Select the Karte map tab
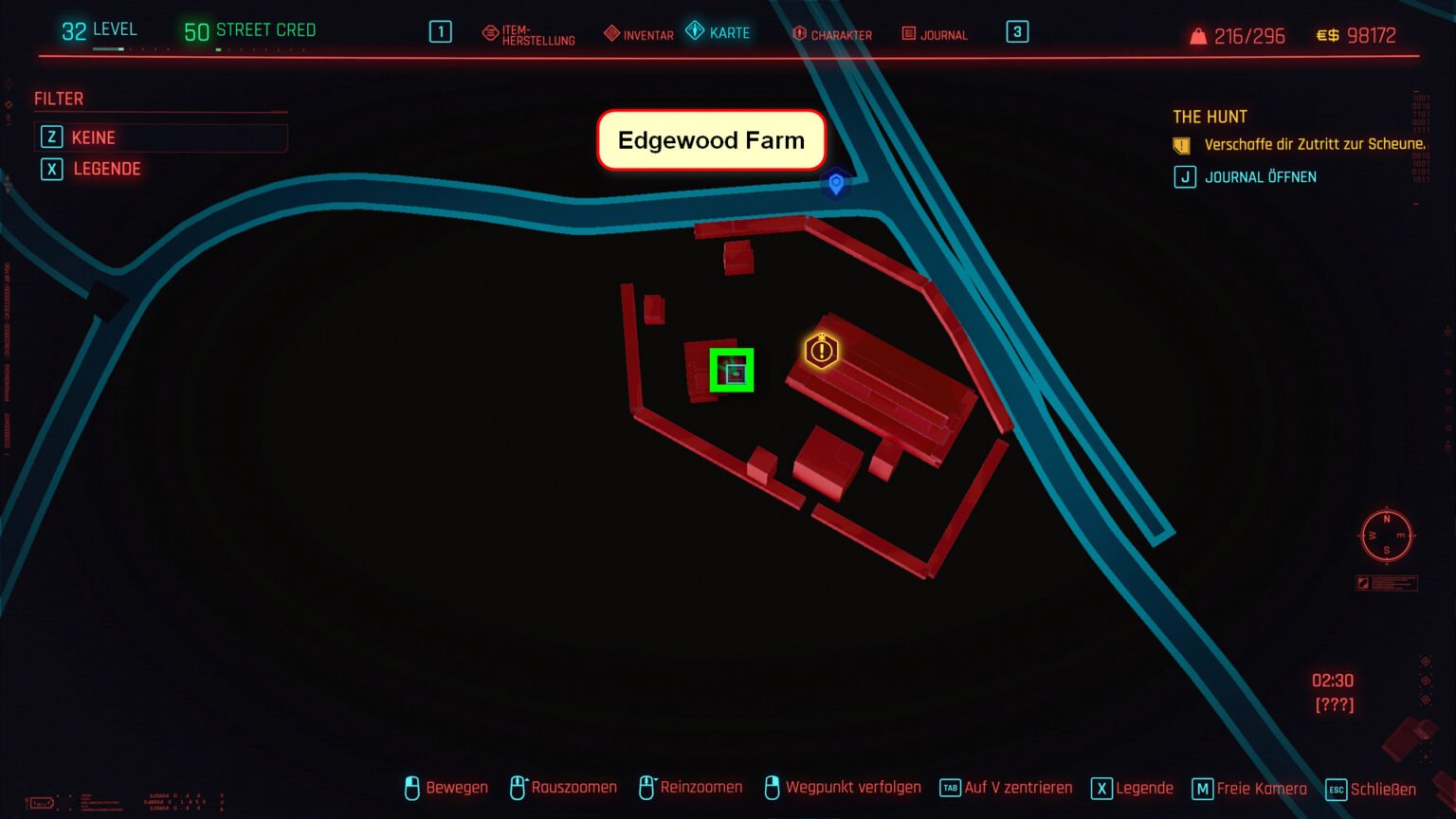 pyautogui.click(x=719, y=32)
